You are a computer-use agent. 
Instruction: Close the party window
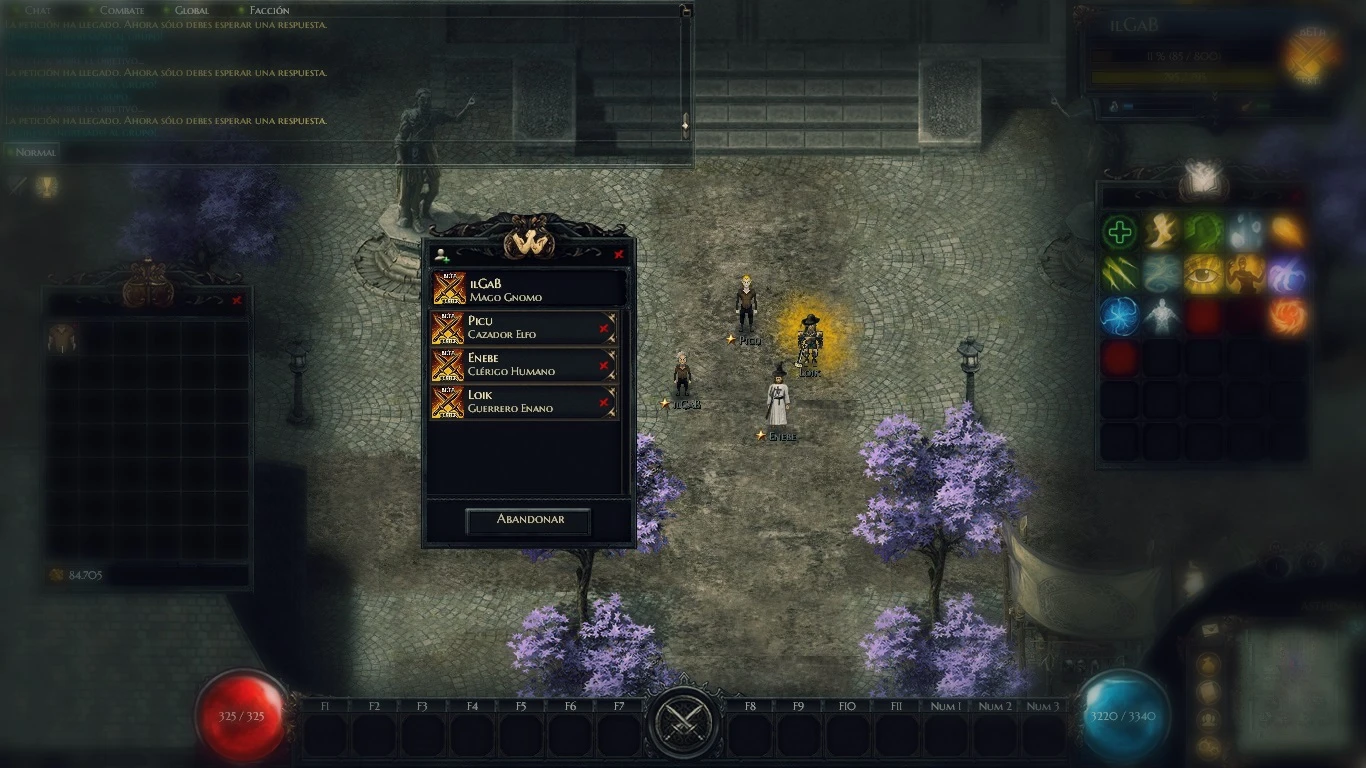point(618,254)
